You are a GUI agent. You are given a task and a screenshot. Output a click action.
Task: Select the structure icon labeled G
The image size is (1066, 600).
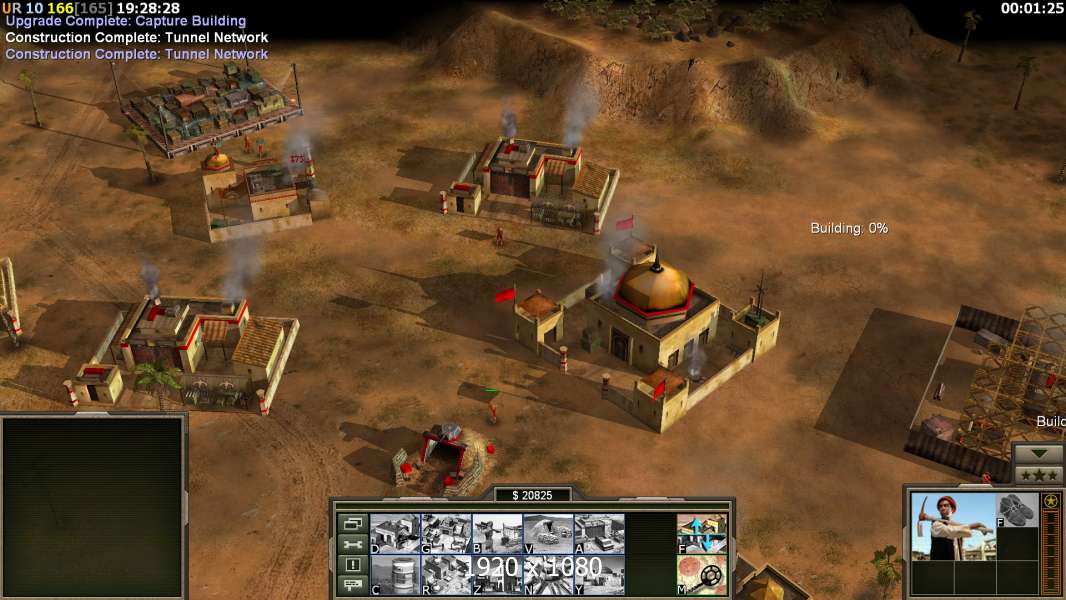tap(446, 533)
